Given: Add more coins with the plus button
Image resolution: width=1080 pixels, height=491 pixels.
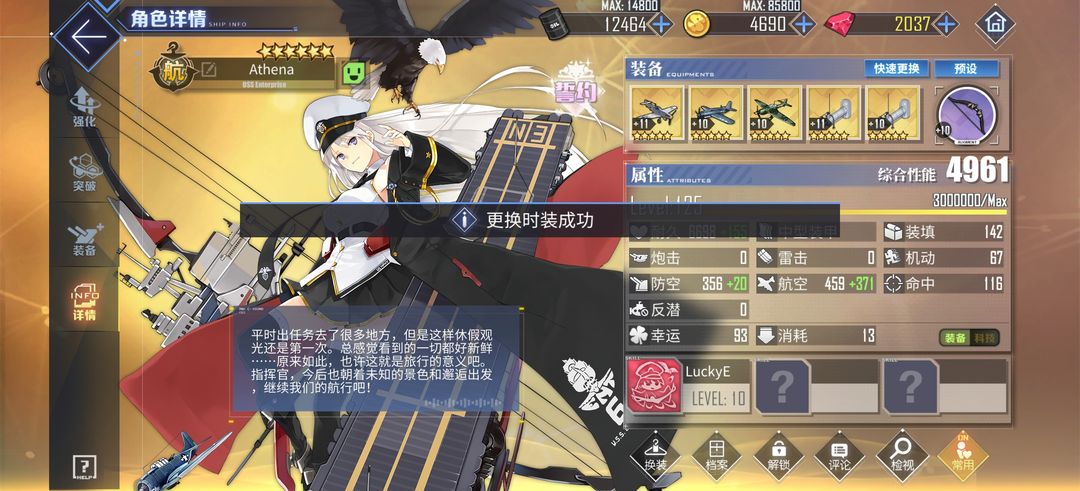Looking at the screenshot, I should [x=803, y=24].
